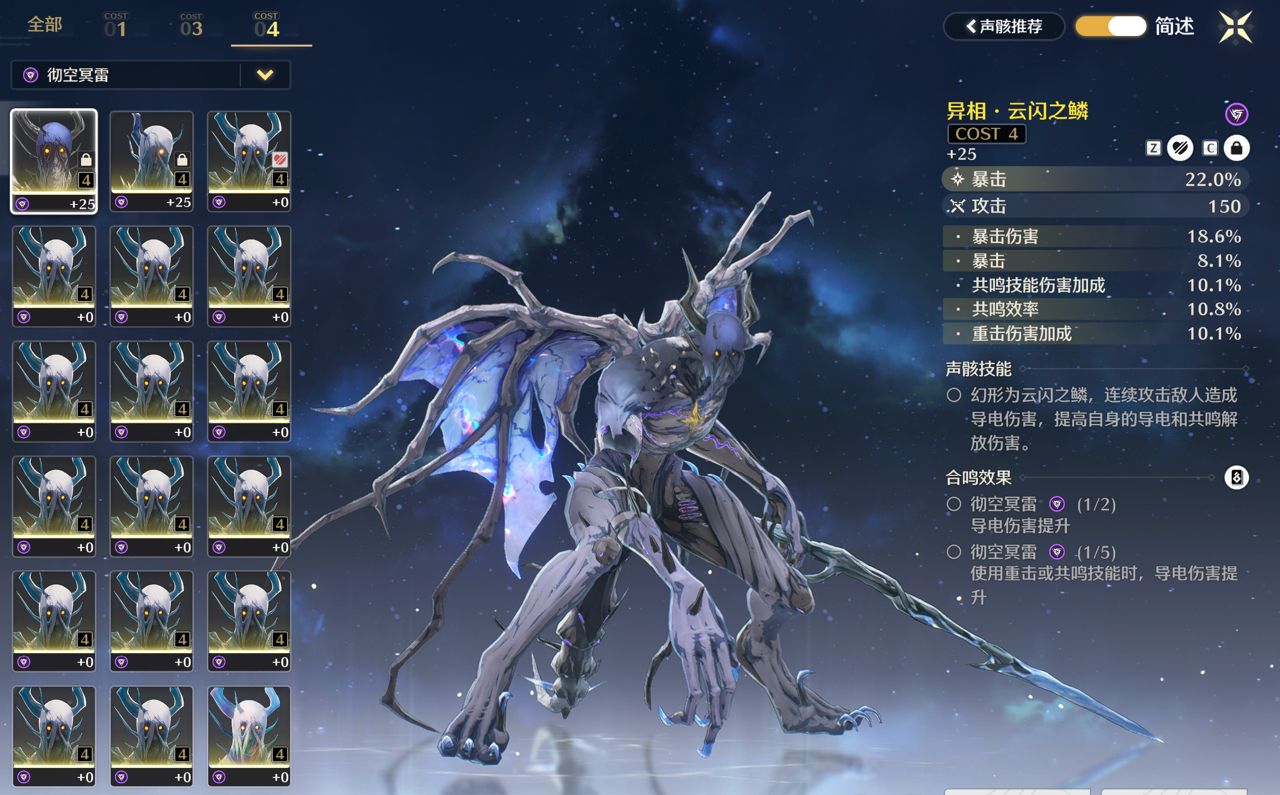Toggle the lock icon on the echo
This screenshot has height=795, width=1280.
click(1237, 148)
